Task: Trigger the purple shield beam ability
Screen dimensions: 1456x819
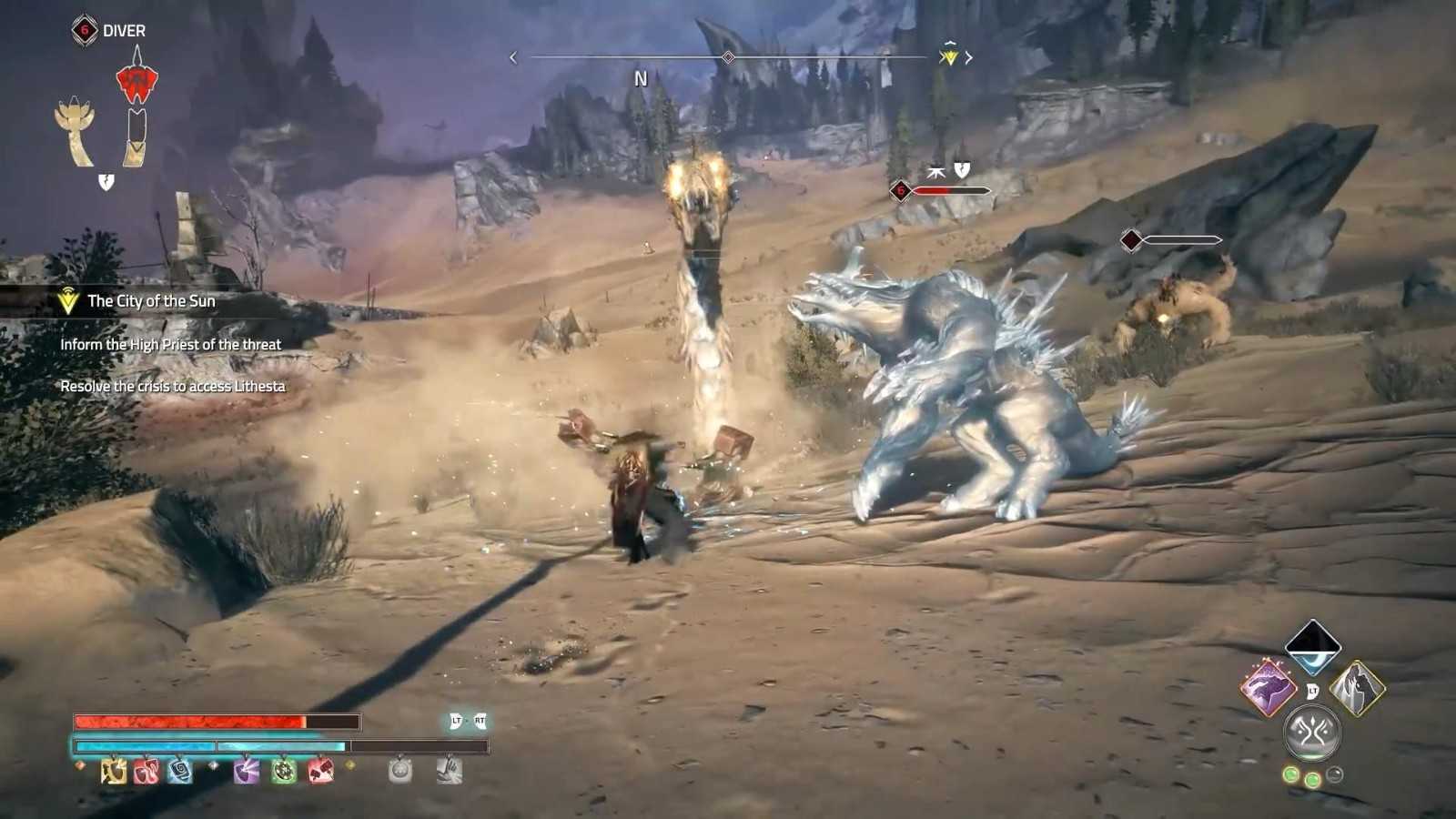Action: (x=246, y=771)
